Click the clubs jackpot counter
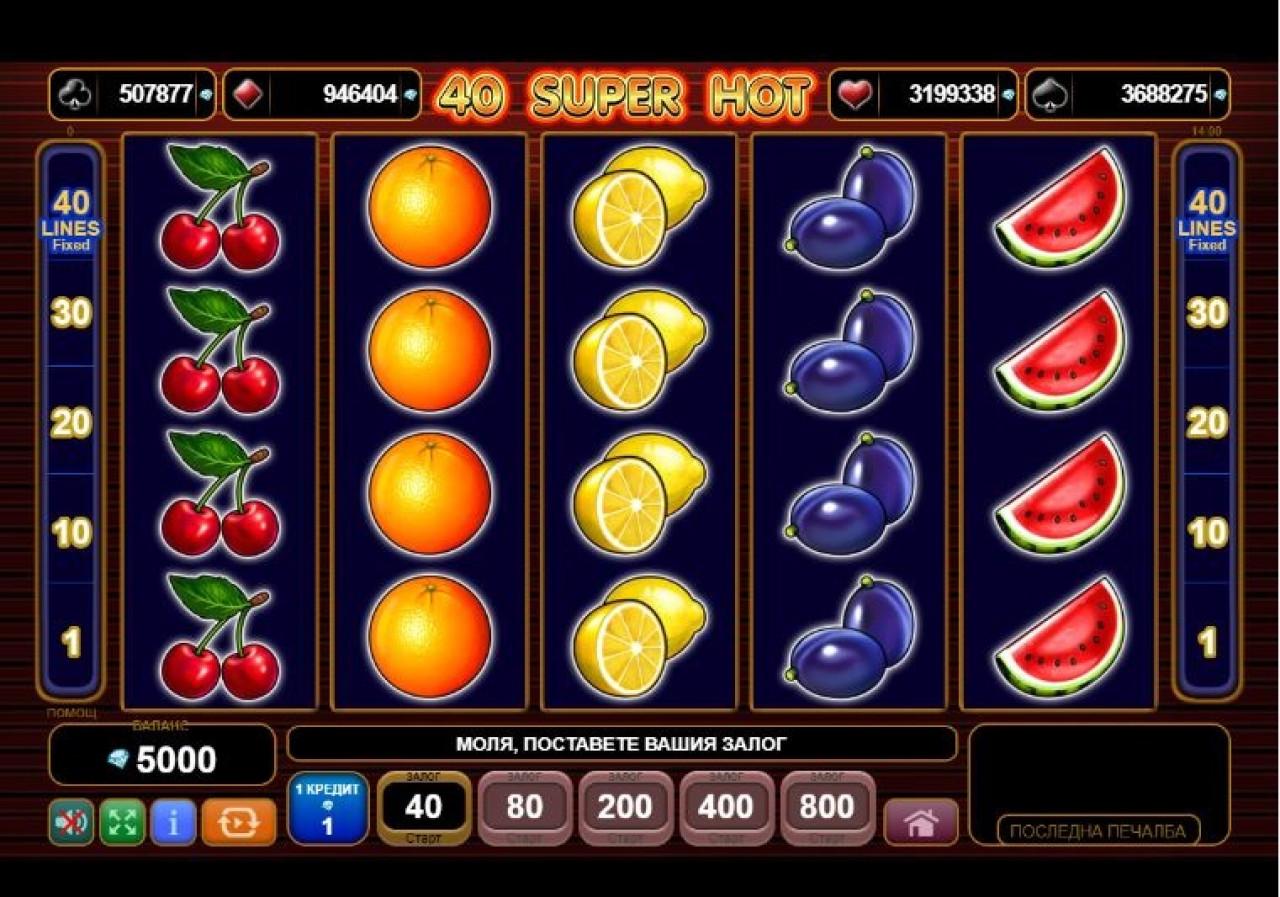The image size is (1280, 897). (x=132, y=95)
